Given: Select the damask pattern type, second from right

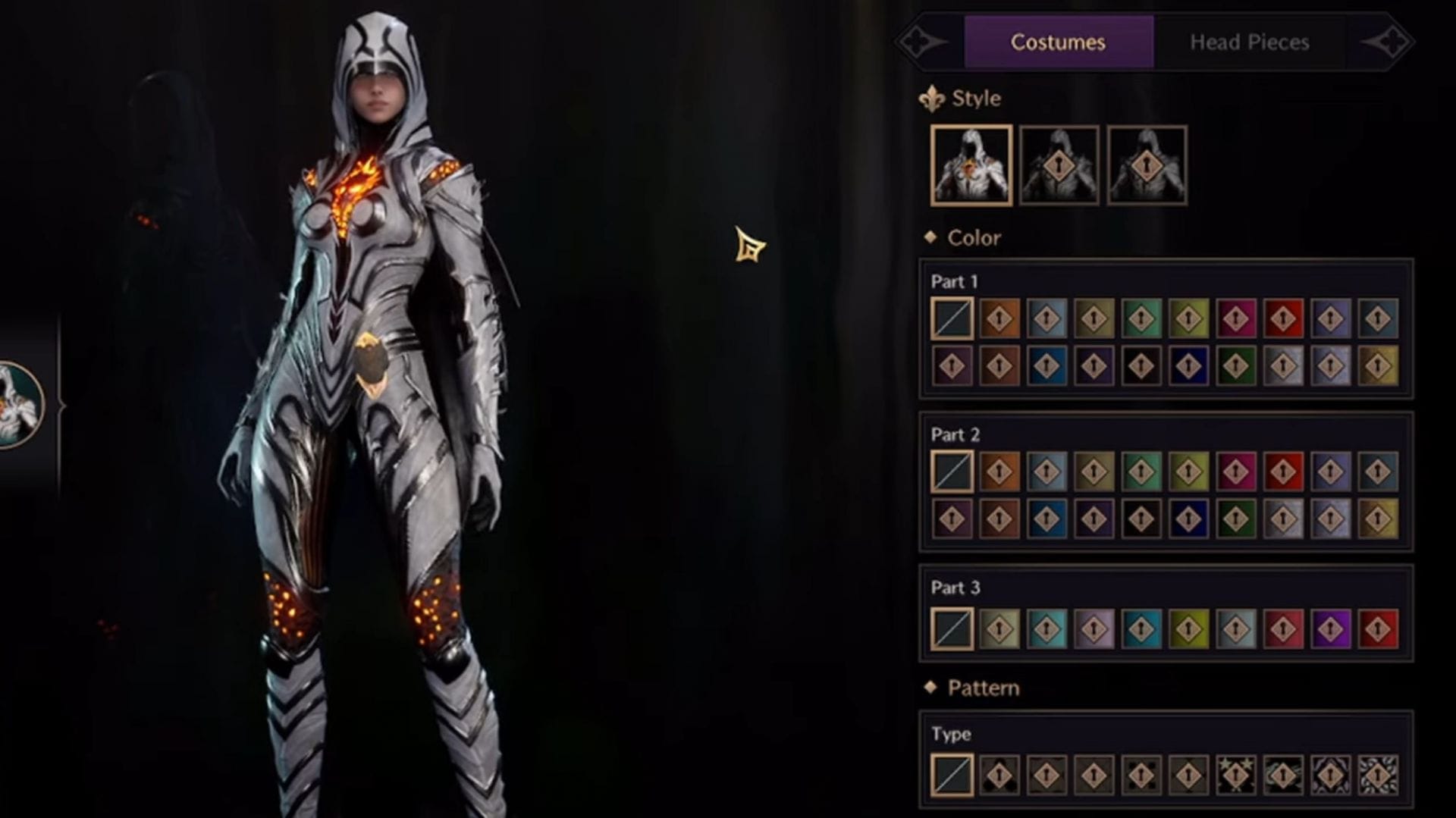Looking at the screenshot, I should click(x=1329, y=775).
